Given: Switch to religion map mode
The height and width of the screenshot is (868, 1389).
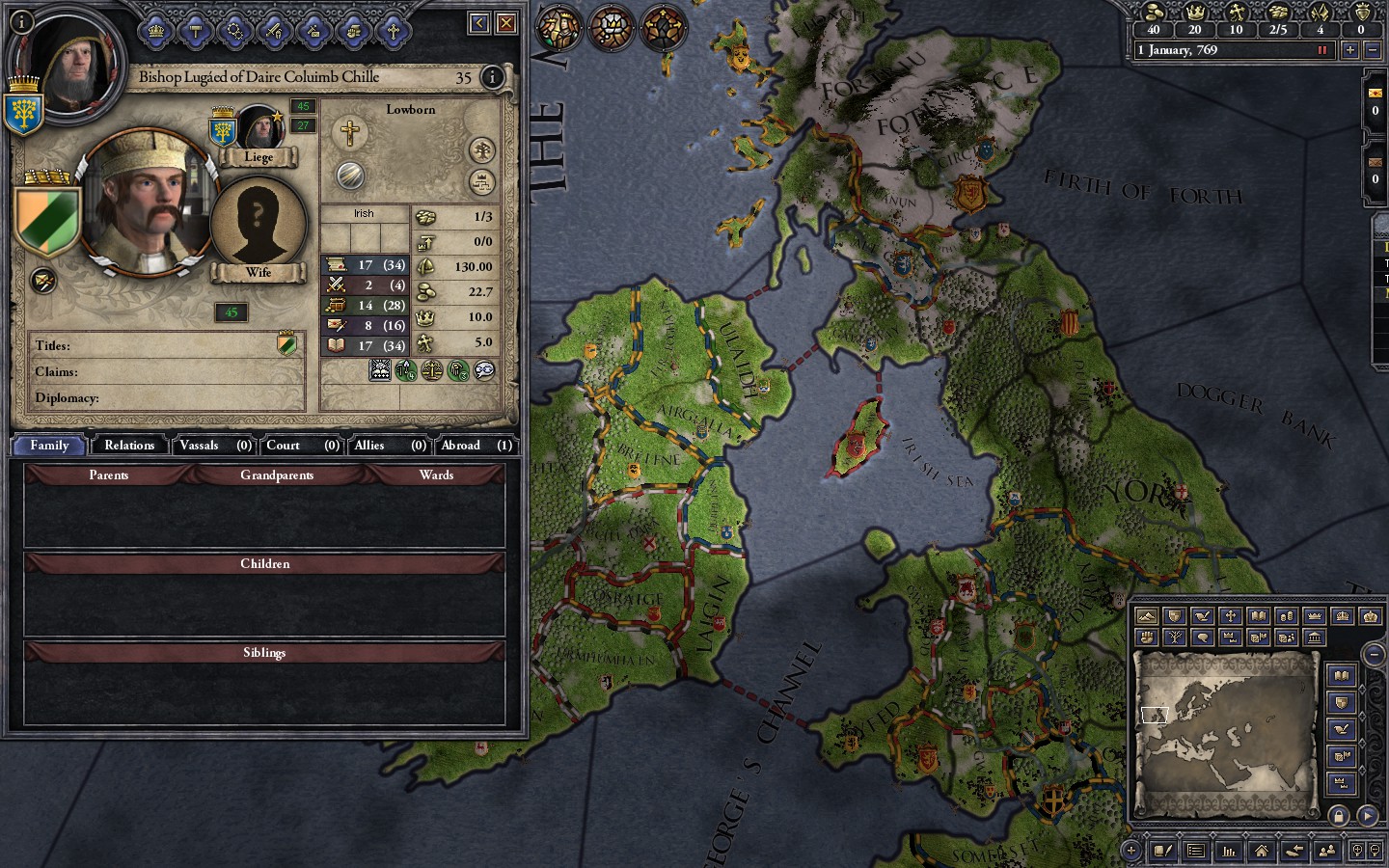Looking at the screenshot, I should coord(1229,615).
